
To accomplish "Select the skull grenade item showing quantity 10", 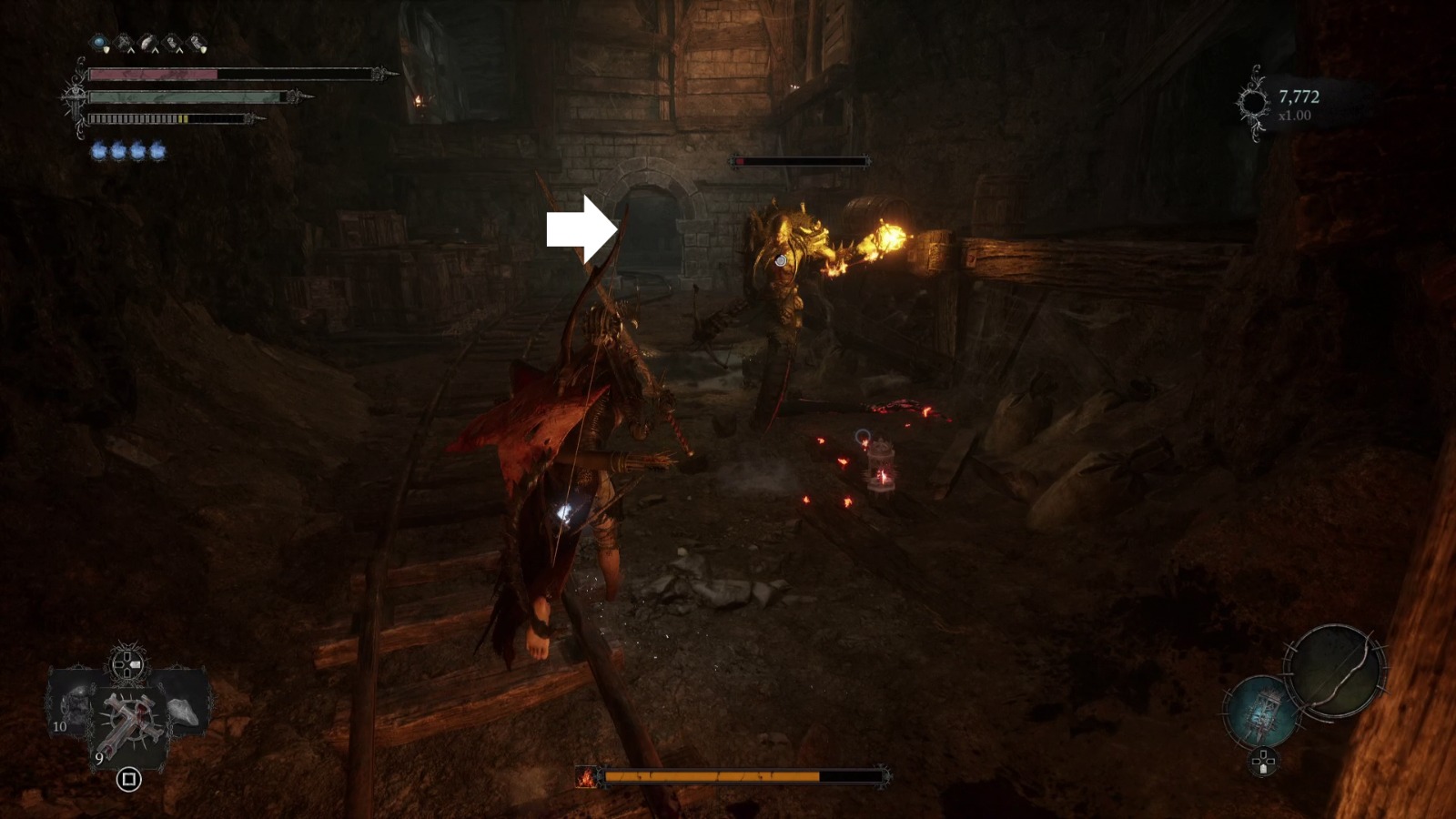I will [73, 705].
